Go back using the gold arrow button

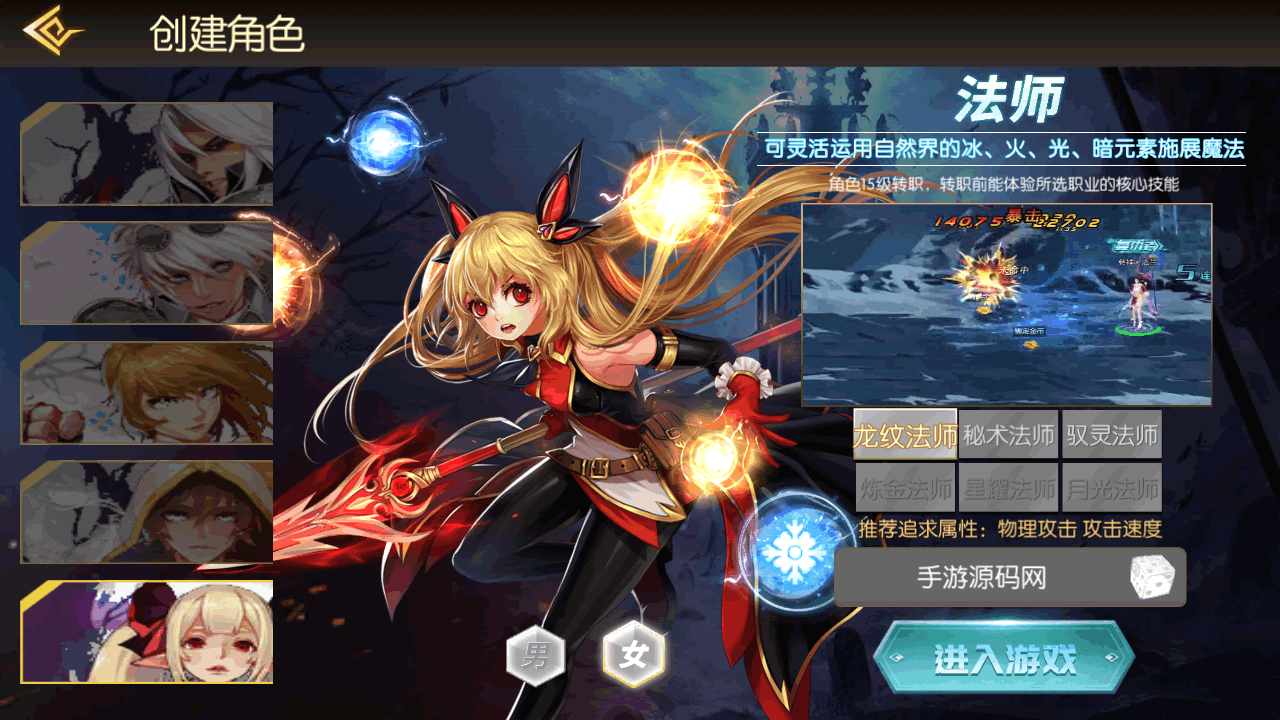point(53,31)
